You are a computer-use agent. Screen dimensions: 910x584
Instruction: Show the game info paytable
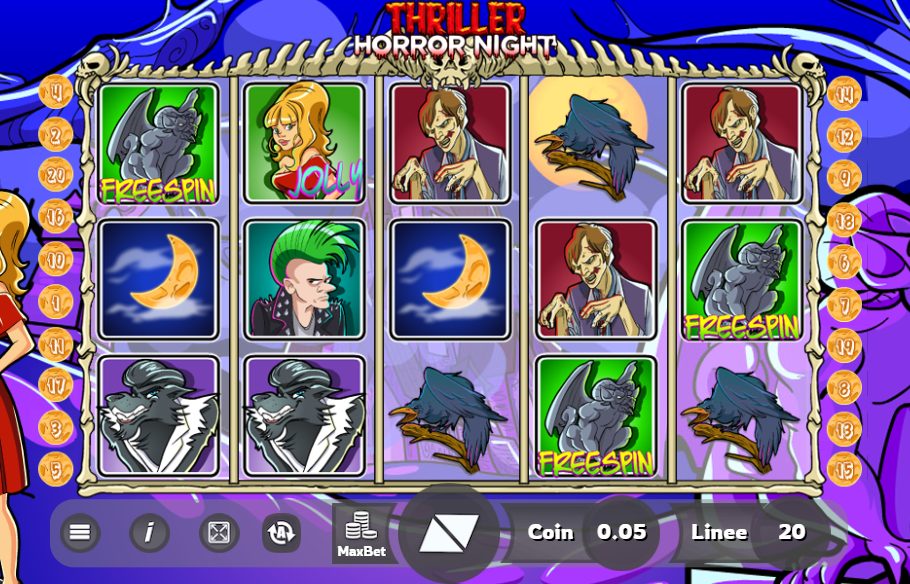click(x=149, y=532)
